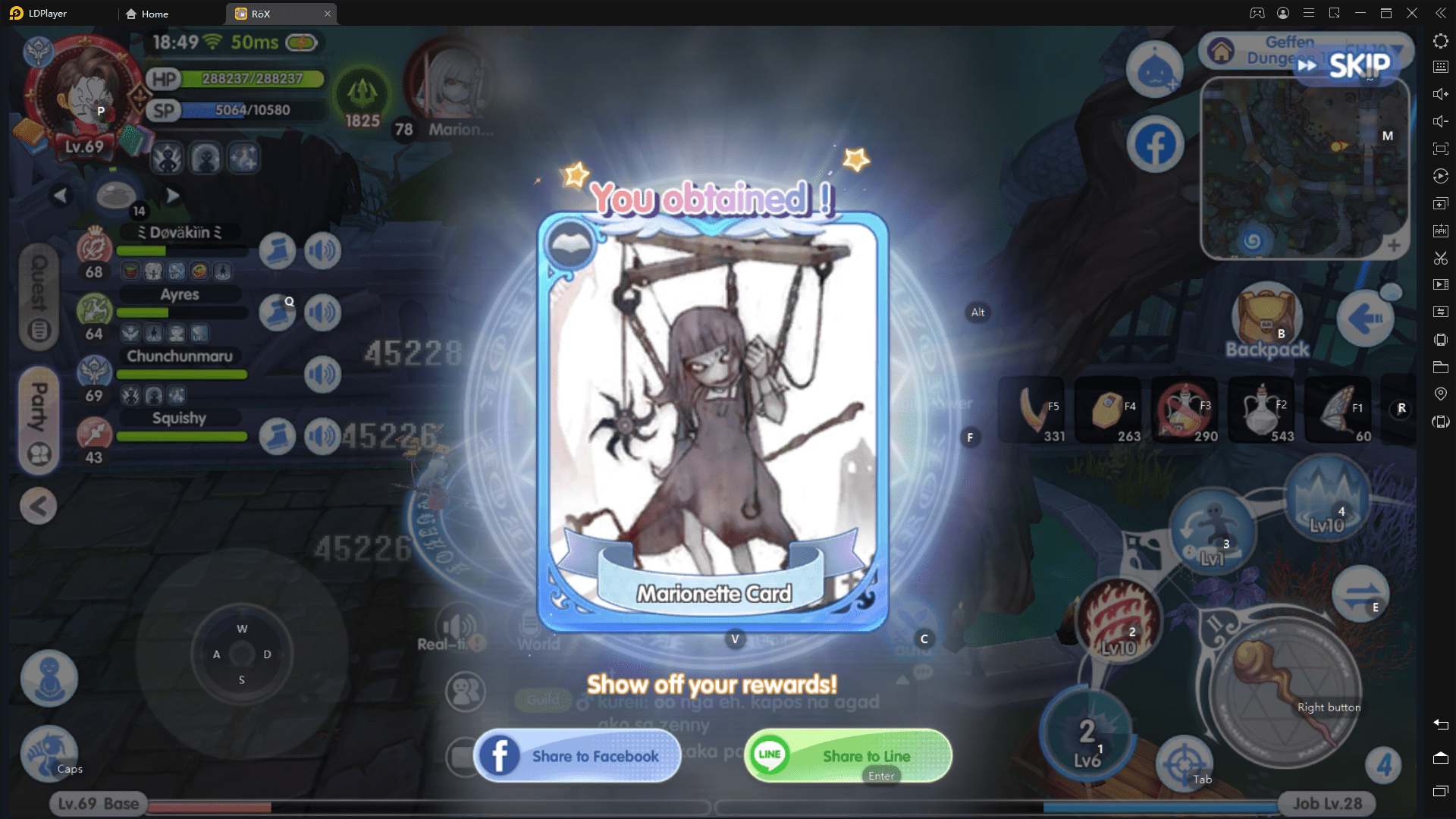
Task: Mute Chunchunmaru's speaker icon
Action: 322,373
